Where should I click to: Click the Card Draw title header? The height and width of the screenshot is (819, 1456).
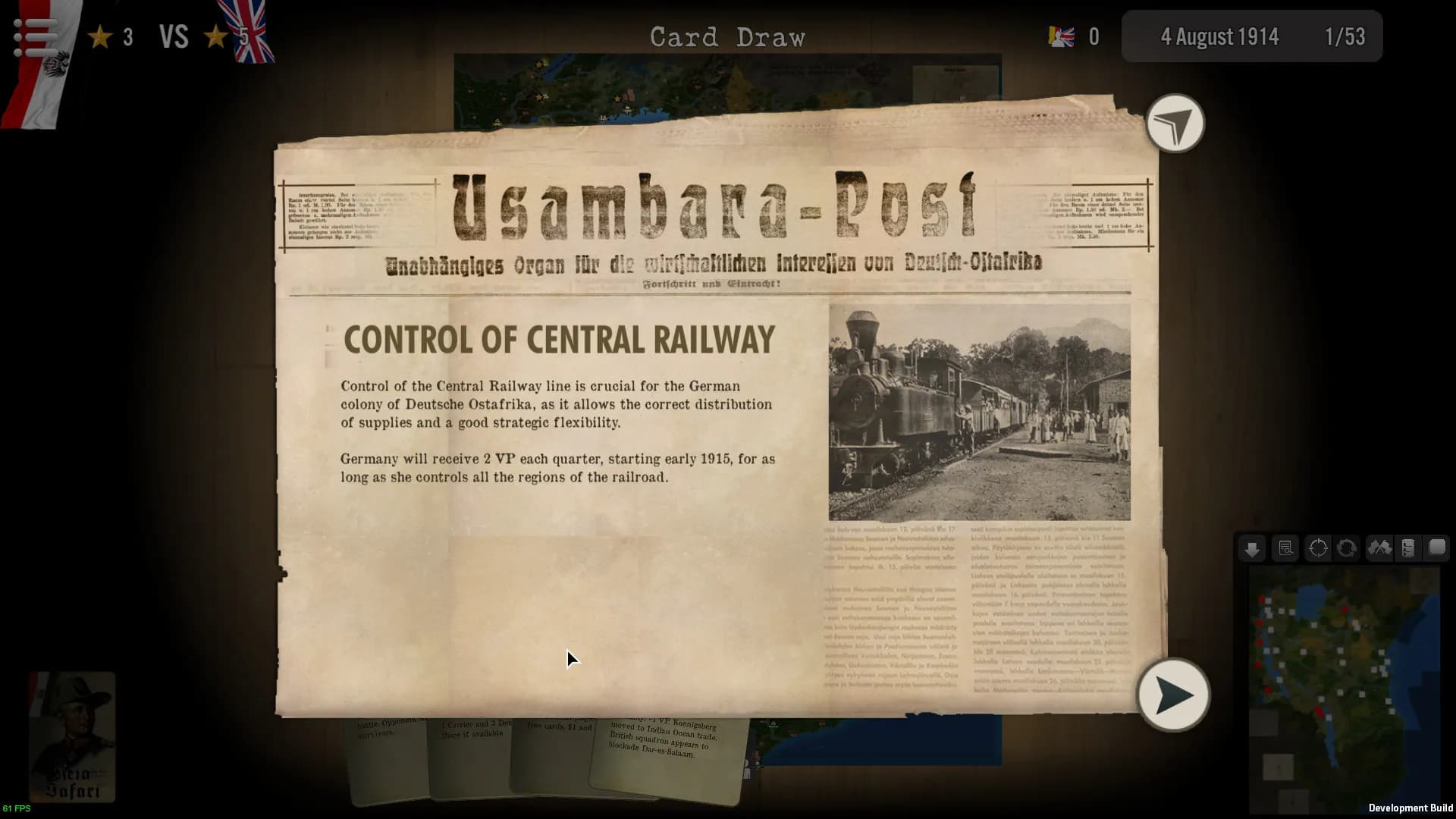727,36
